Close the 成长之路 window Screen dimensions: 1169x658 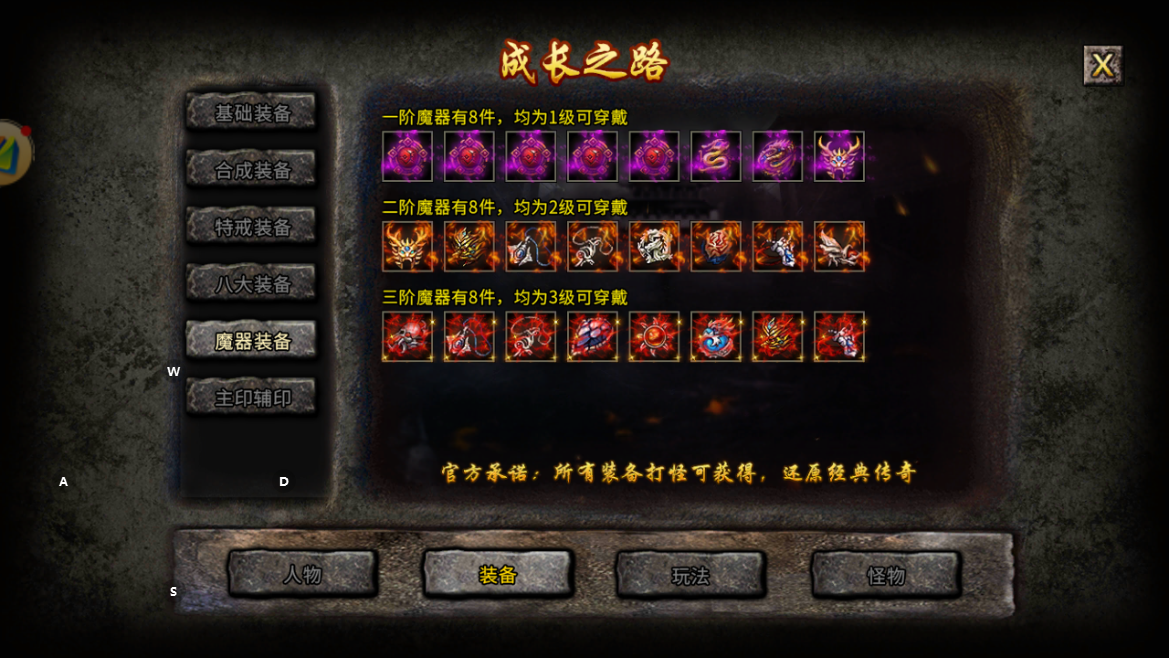coord(1102,65)
